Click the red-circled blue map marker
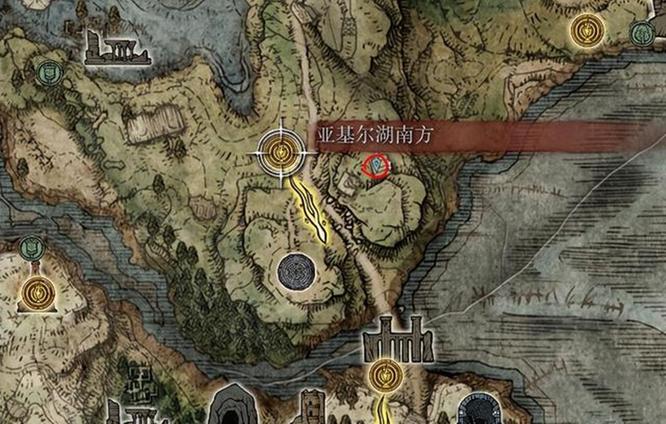 [375, 164]
